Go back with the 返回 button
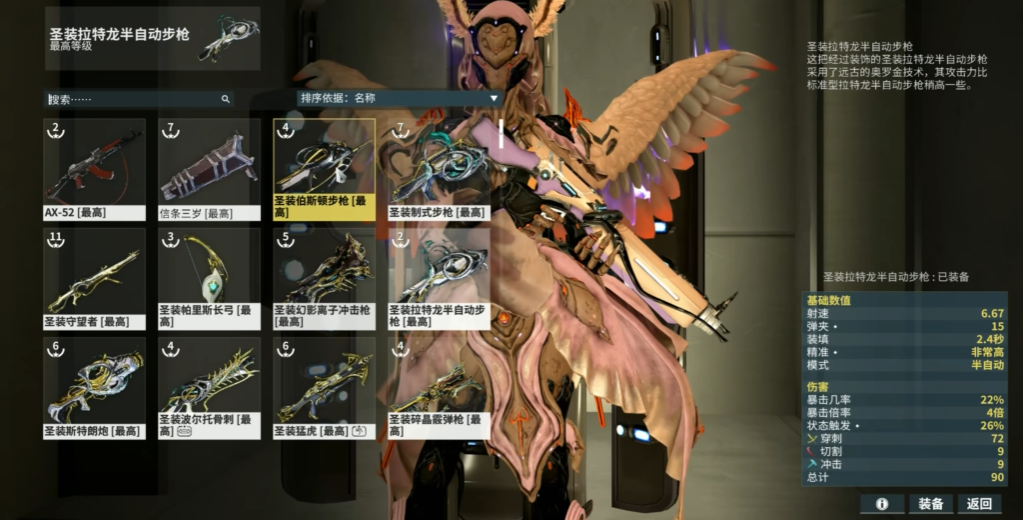The image size is (1023, 520). click(x=980, y=504)
